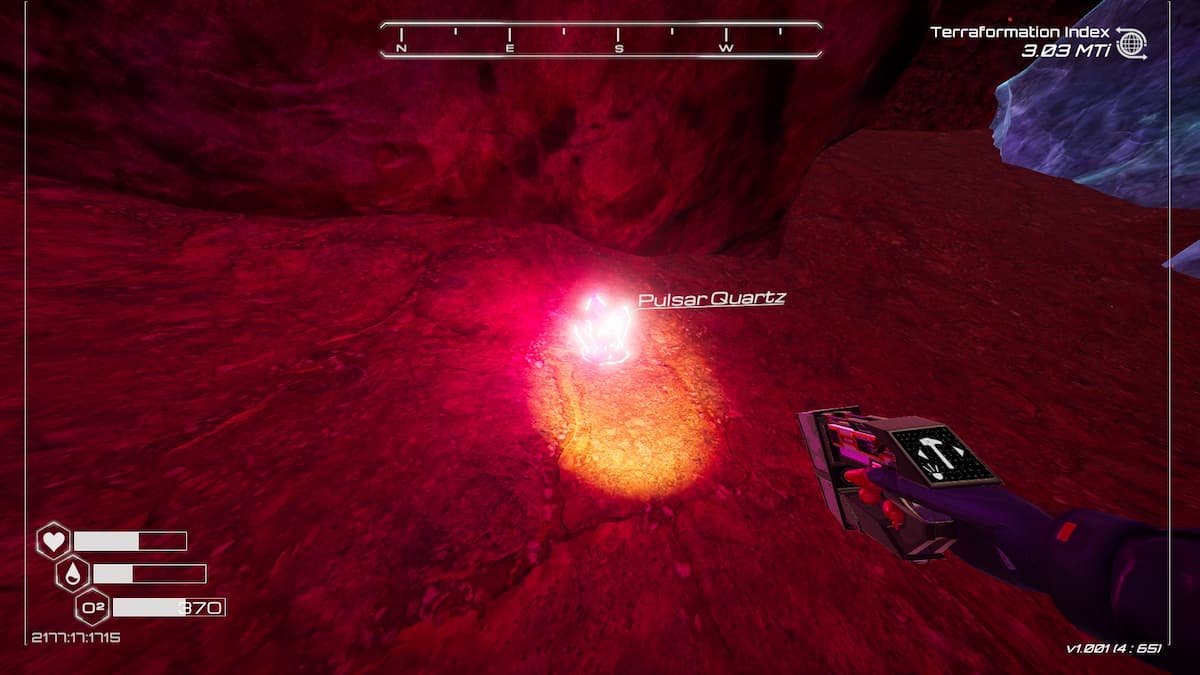The width and height of the screenshot is (1200, 675).
Task: Select the compass bar heading strip
Action: pyautogui.click(x=600, y=40)
